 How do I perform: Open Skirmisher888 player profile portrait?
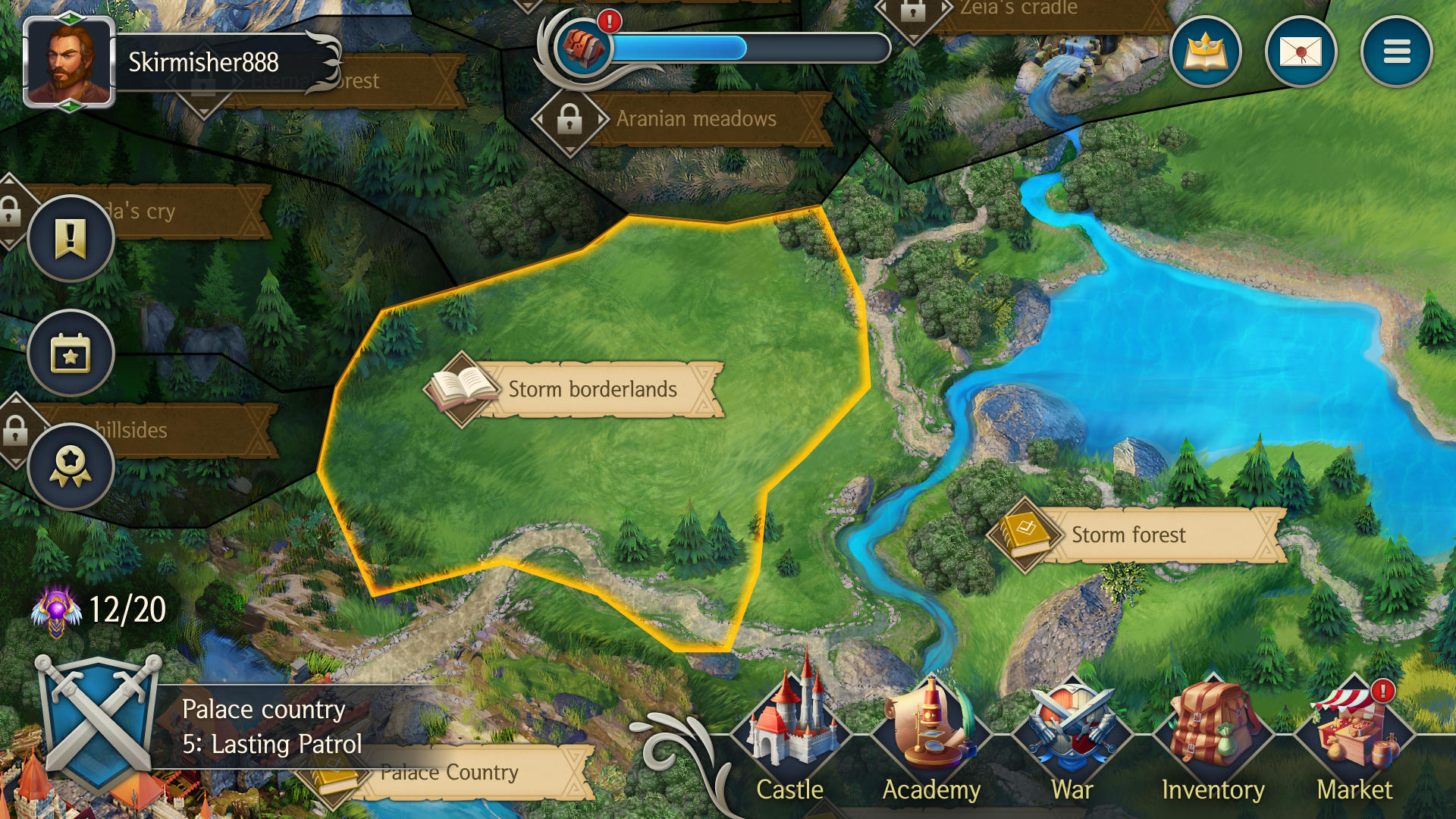coord(69,62)
